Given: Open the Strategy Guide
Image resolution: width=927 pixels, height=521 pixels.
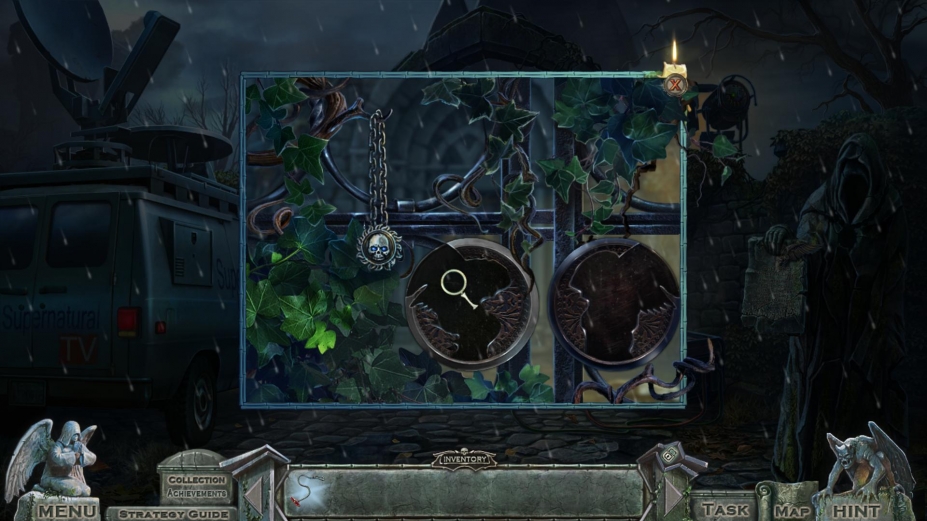Looking at the screenshot, I should tap(176, 513).
